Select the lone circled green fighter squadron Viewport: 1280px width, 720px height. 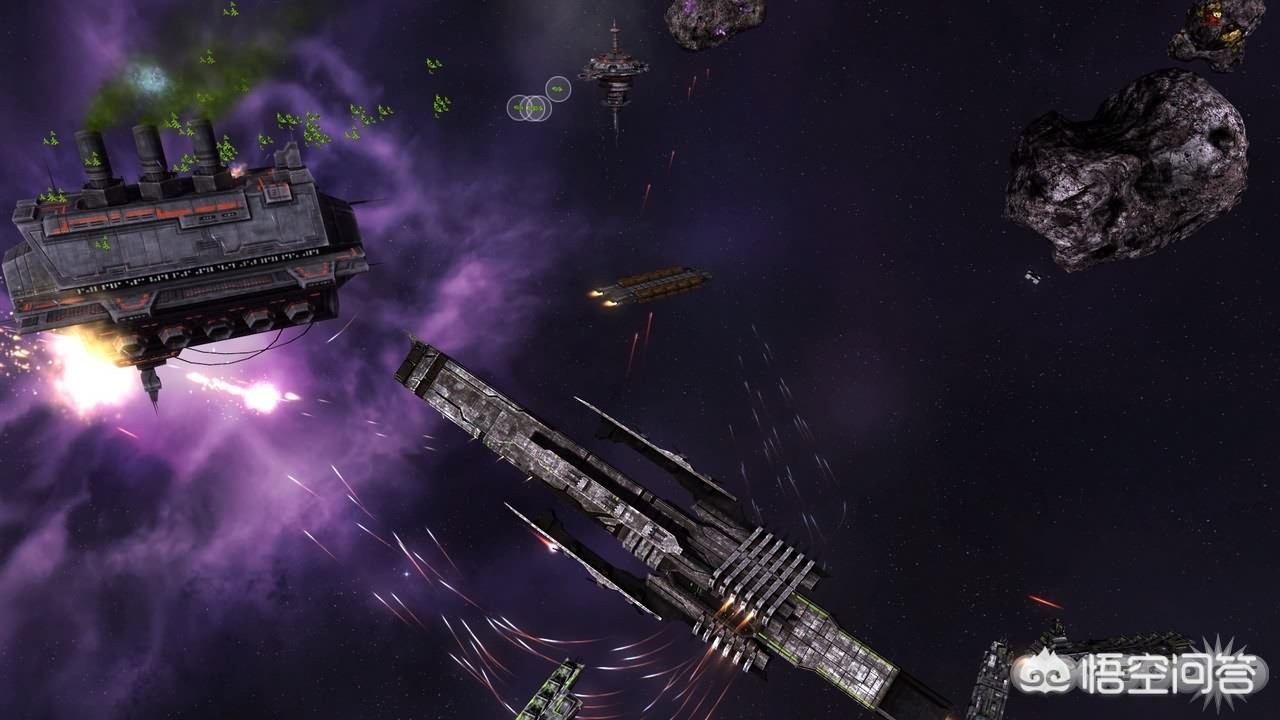(x=558, y=89)
